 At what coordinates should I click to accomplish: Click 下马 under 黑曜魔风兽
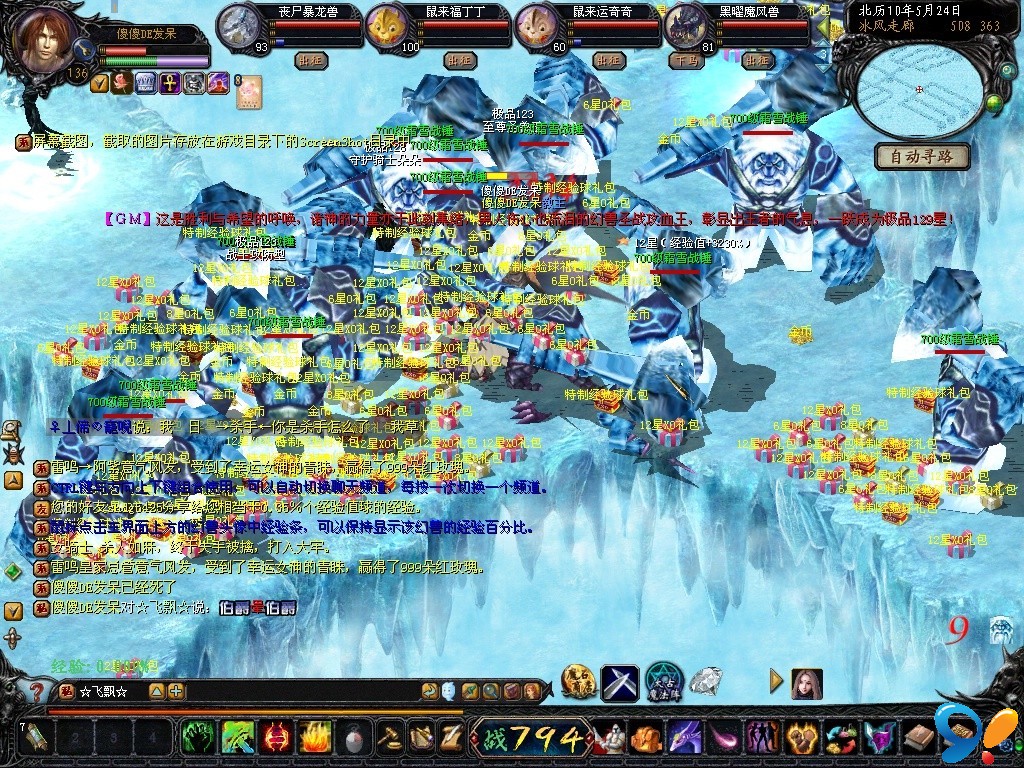point(686,60)
